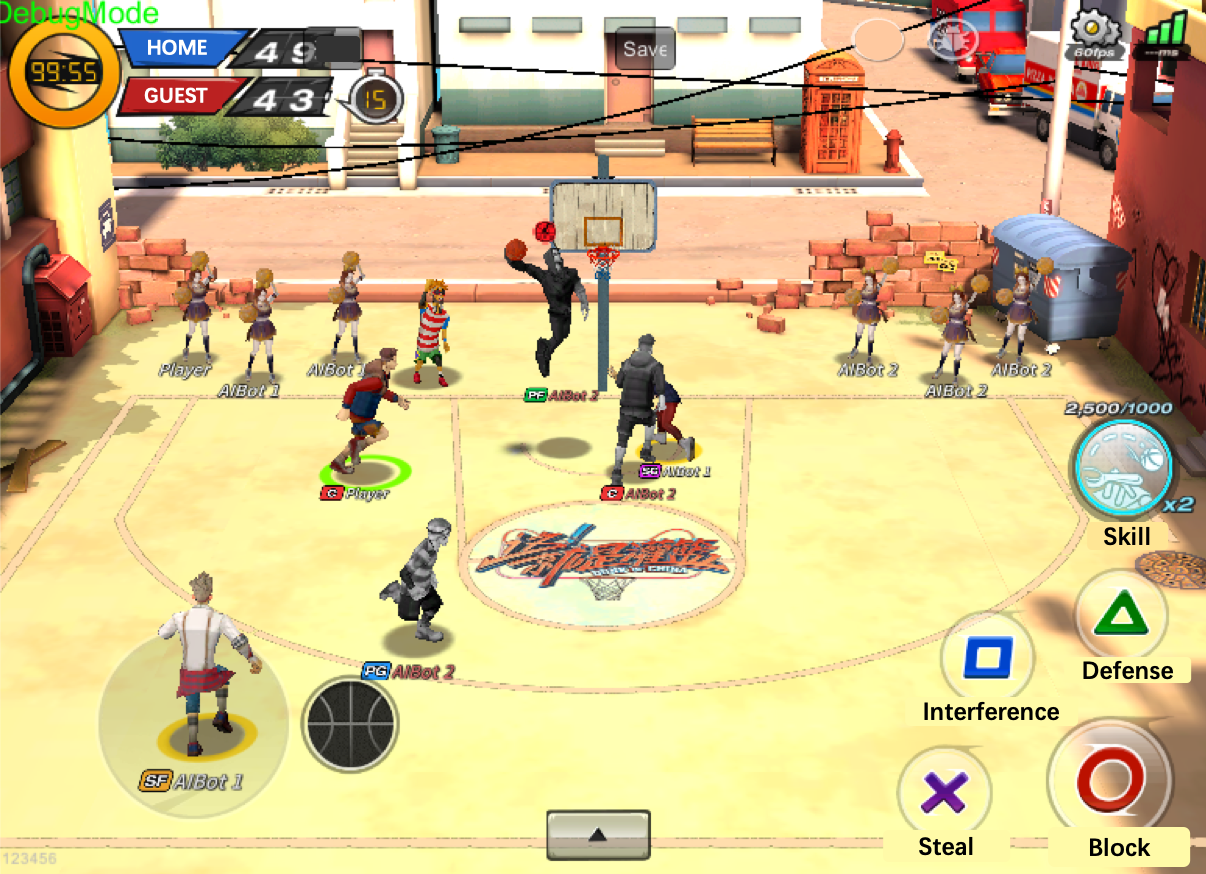The image size is (1206, 874).
Task: Hit the red circle Block button
Action: 1109,779
